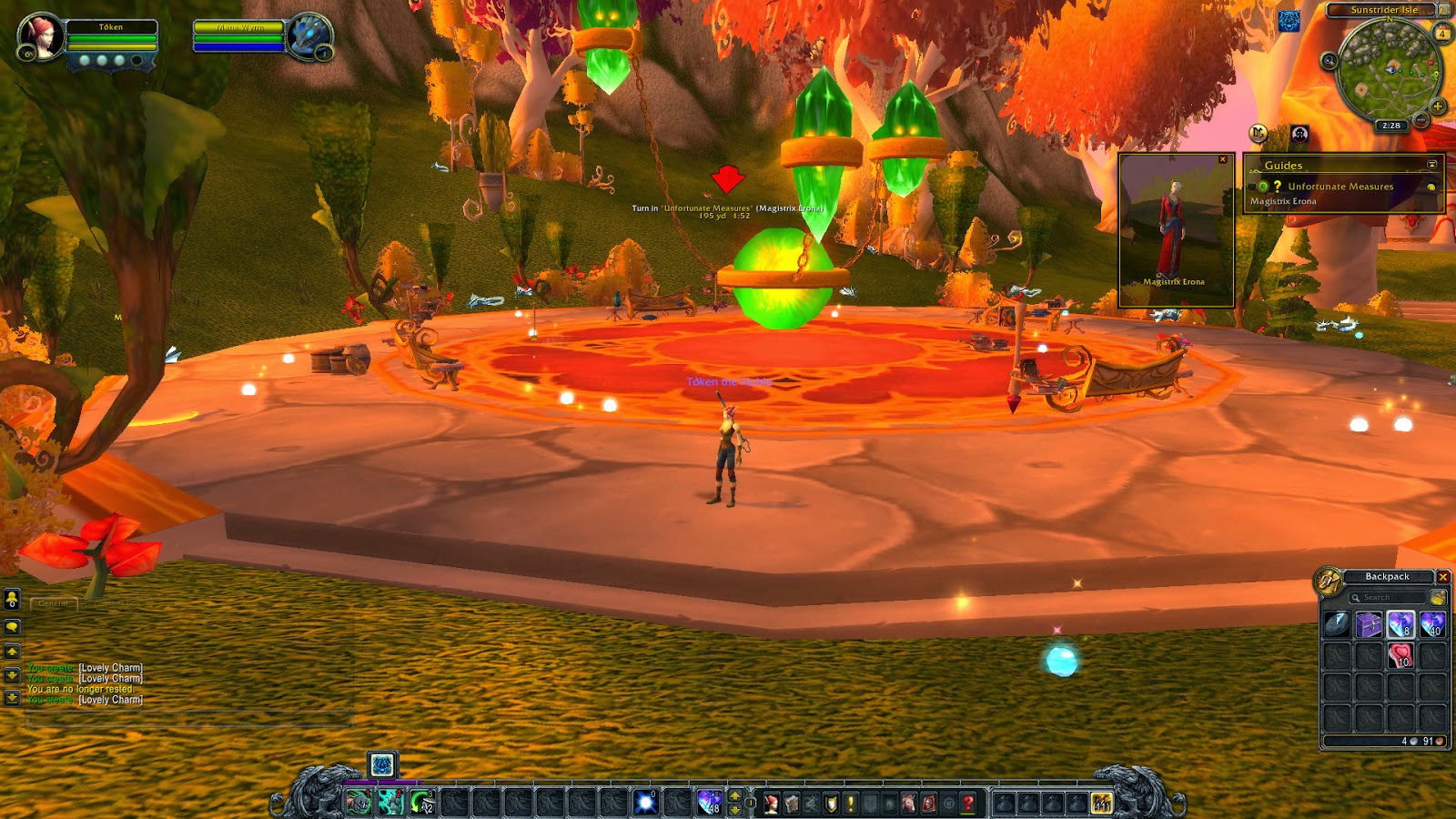Click the up arrow to switch action bar page
Image resolution: width=1456 pixels, height=819 pixels.
pos(734,795)
